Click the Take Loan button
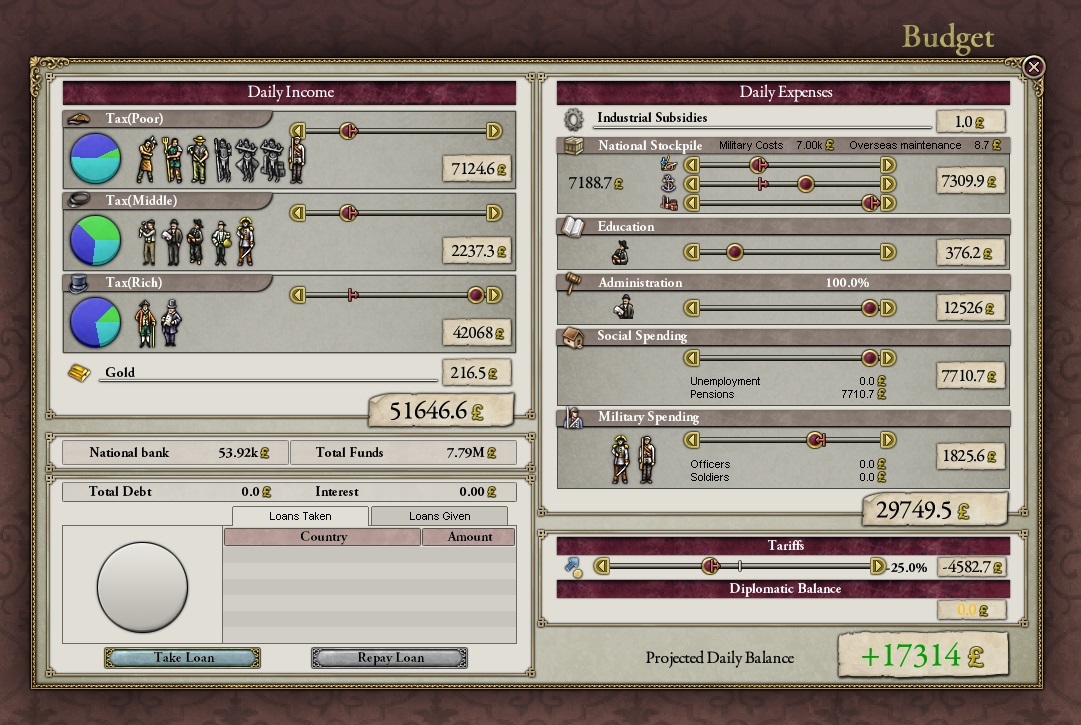This screenshot has width=1081, height=725. [x=182, y=658]
